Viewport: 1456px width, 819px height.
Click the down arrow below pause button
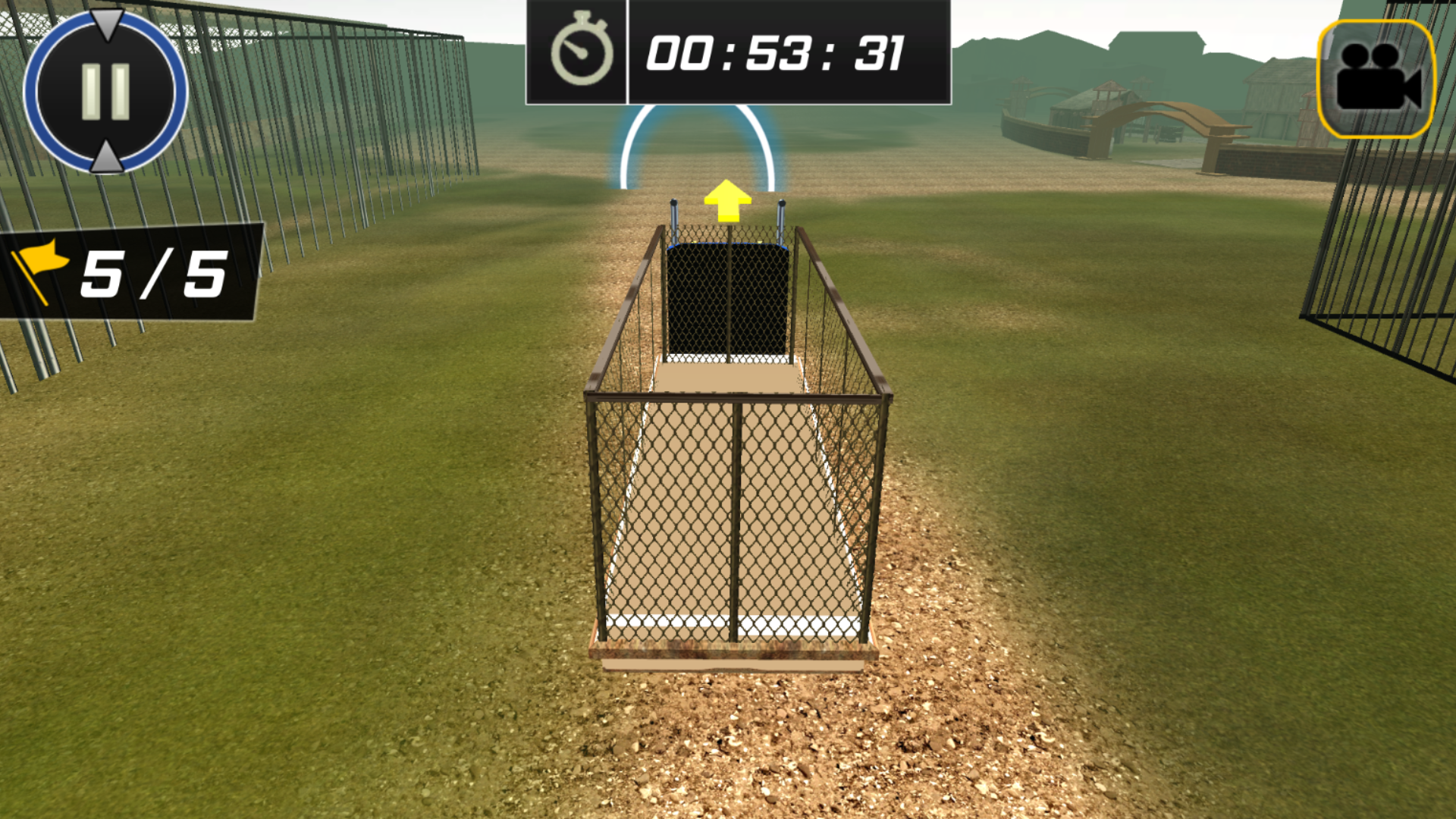106,155
